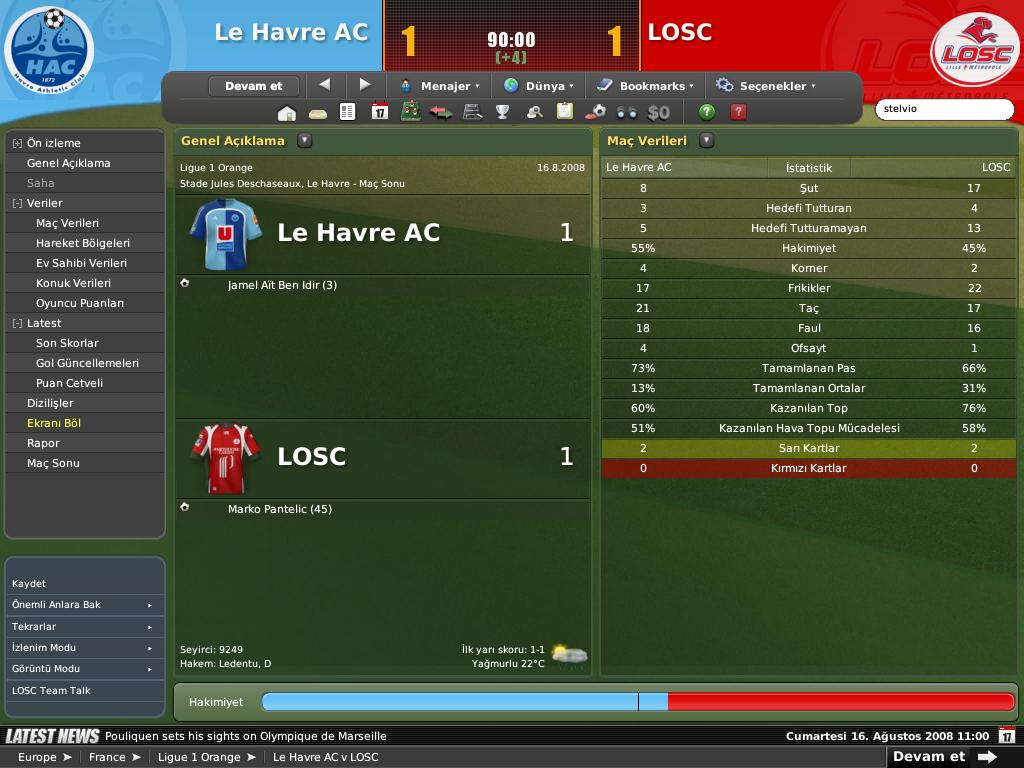The height and width of the screenshot is (768, 1024).
Task: Go forward with the right arrow
Action: [365, 85]
